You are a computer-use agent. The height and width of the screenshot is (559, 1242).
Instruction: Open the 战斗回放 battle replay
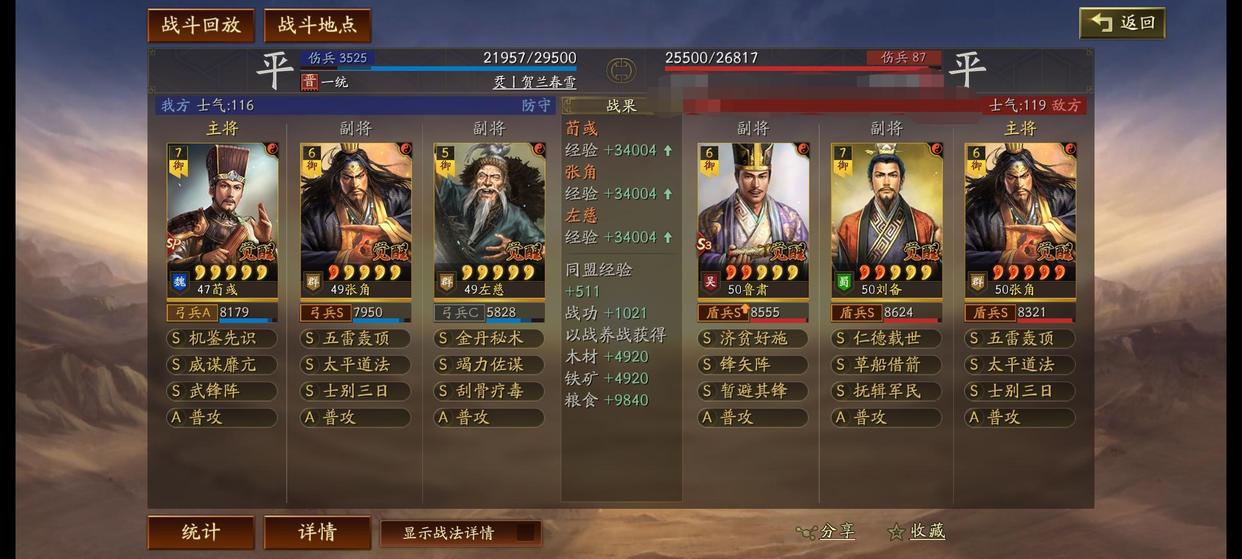(201, 26)
